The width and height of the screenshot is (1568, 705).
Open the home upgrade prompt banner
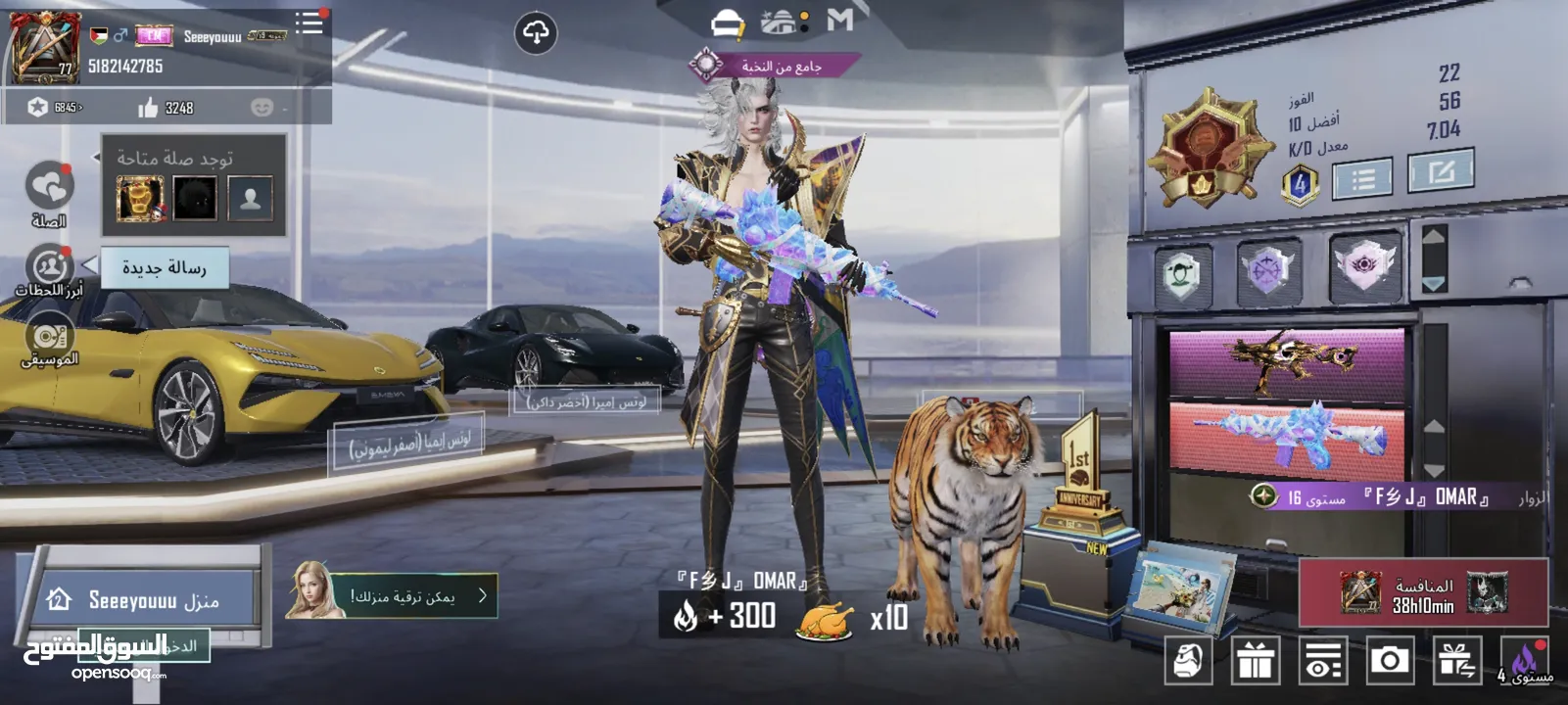(392, 595)
